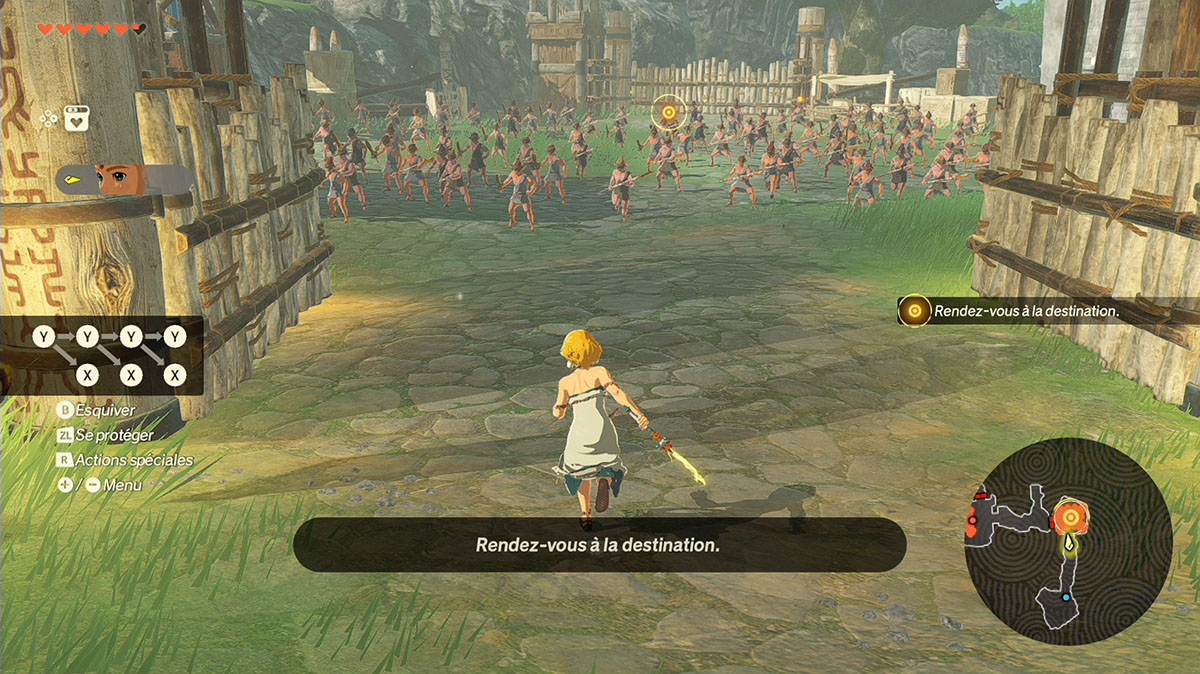Select the orange destination marker on the minimap

1071,517
